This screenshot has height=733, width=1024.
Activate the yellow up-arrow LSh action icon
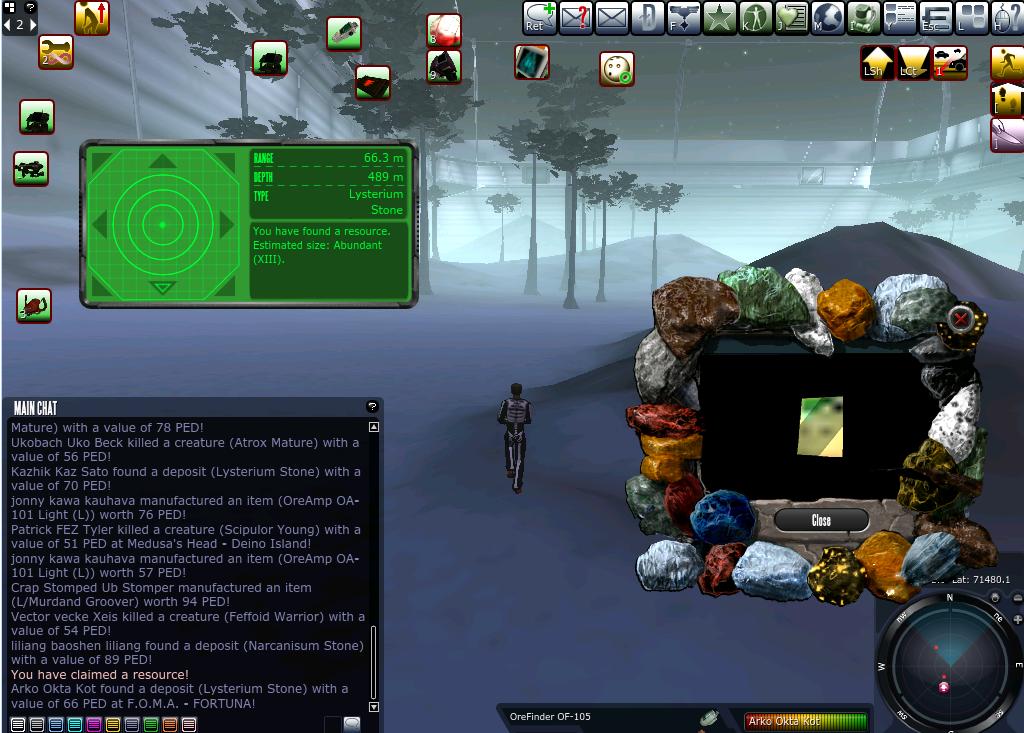pyautogui.click(x=877, y=63)
